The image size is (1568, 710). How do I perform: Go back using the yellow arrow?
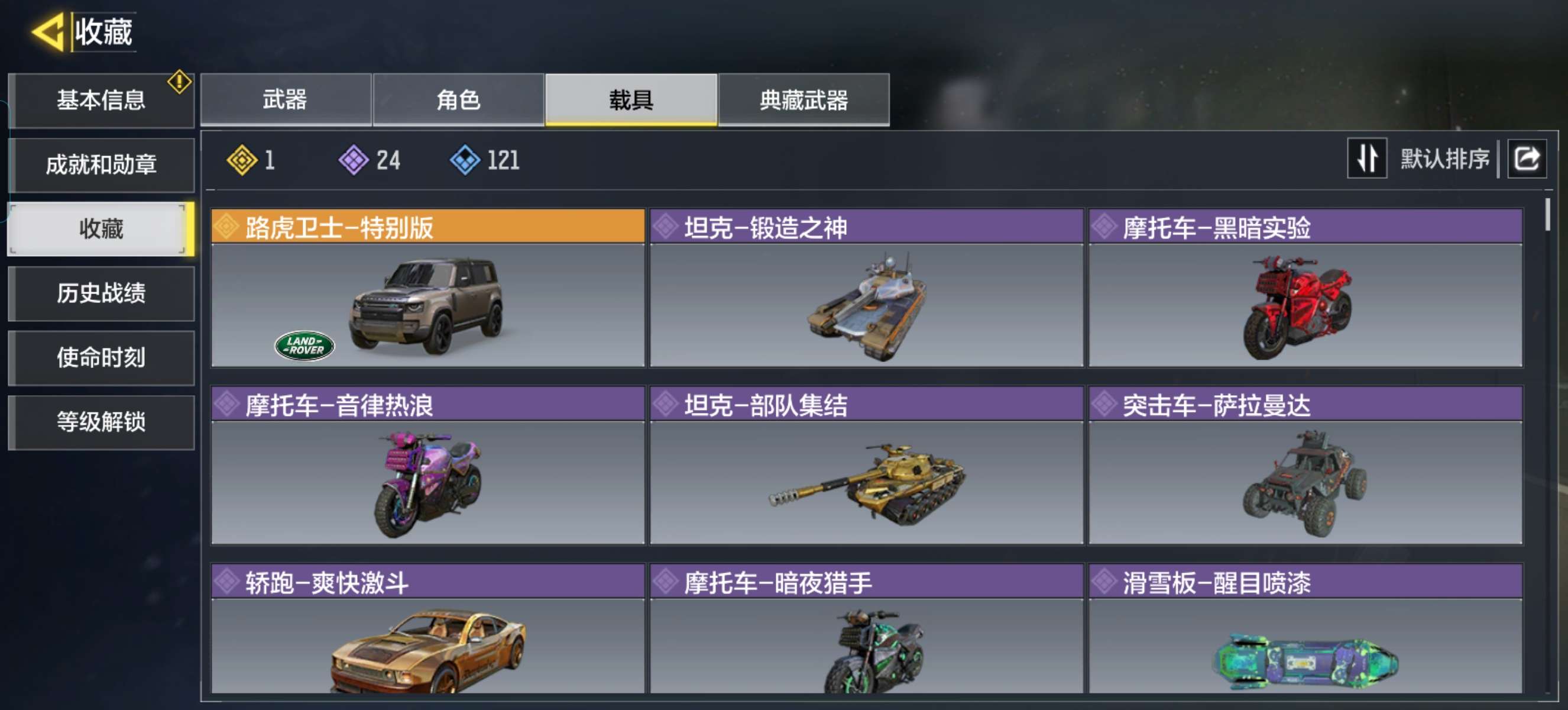47,32
